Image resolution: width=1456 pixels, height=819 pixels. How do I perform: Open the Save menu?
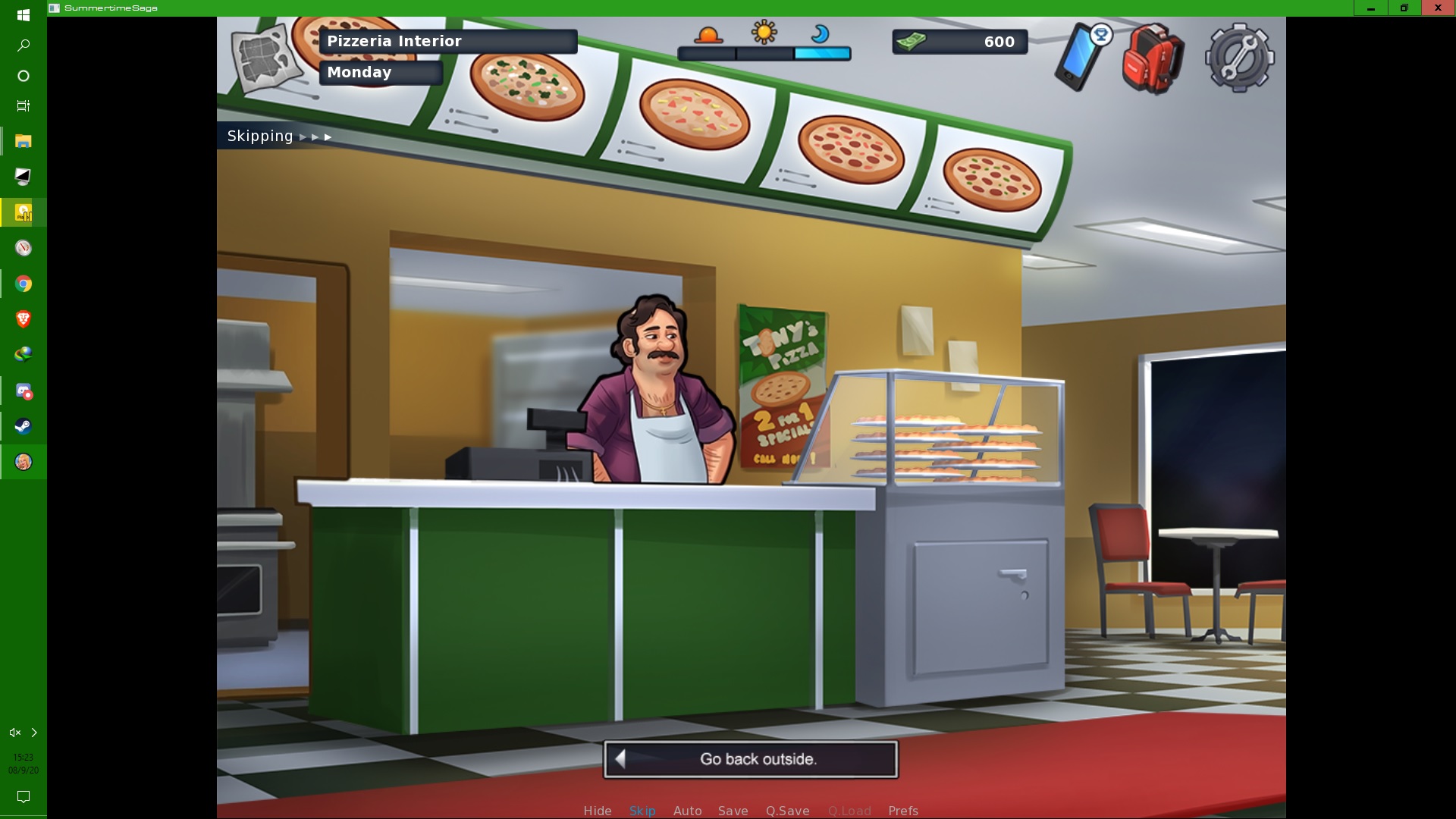click(x=733, y=811)
